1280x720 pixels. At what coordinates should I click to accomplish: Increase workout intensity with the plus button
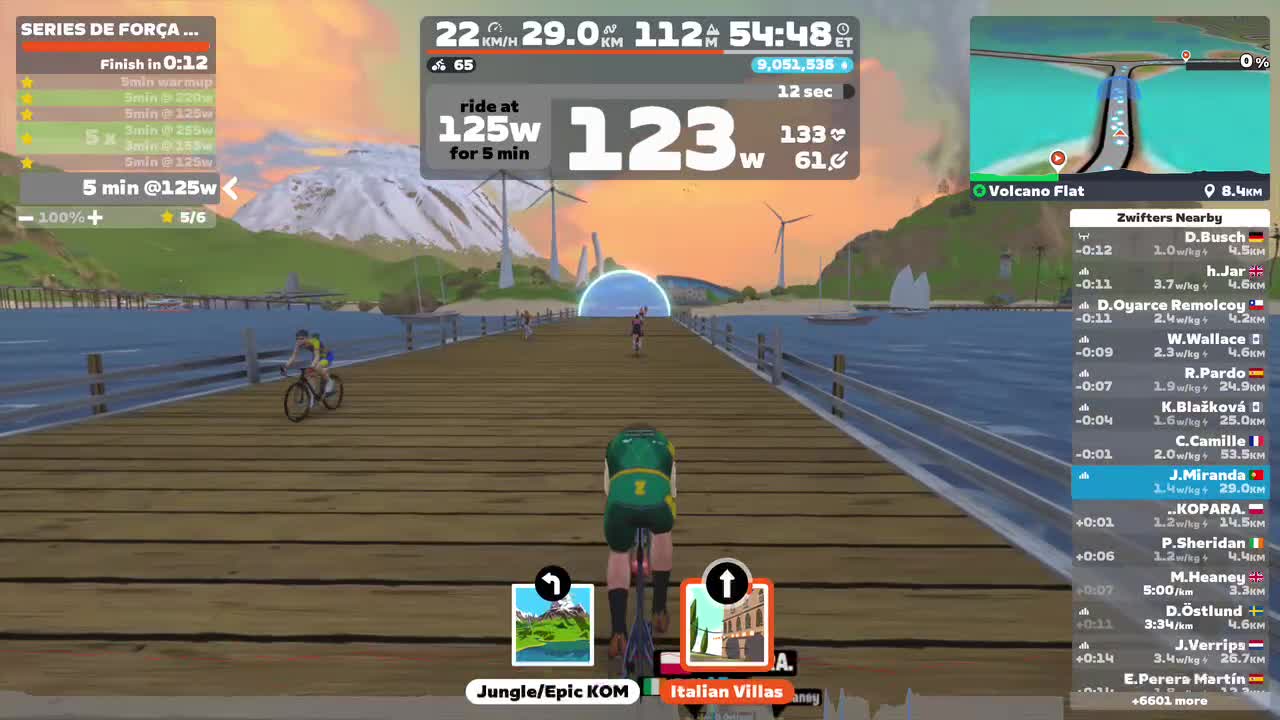95,217
